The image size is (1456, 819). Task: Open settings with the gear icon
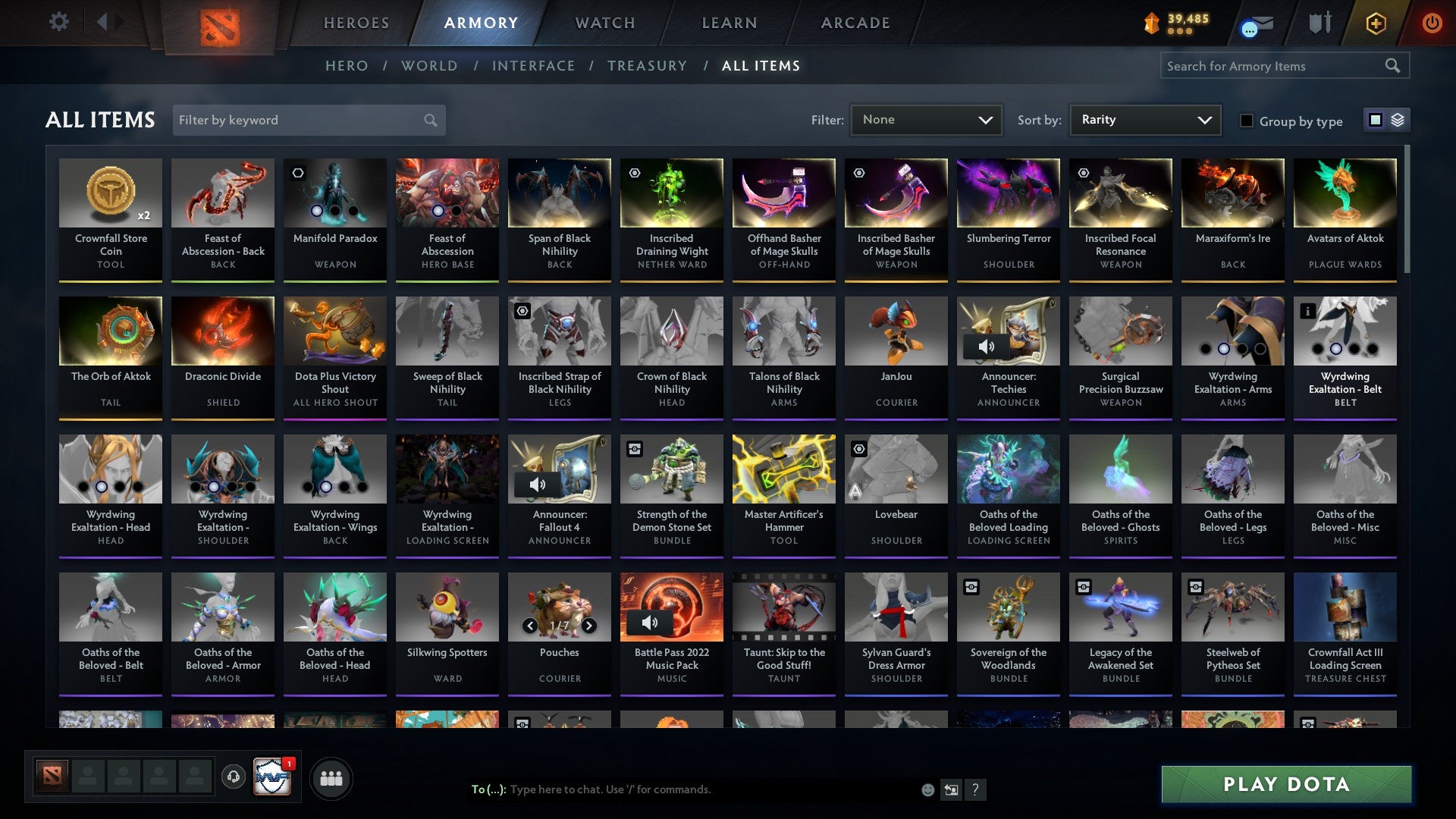coord(58,22)
